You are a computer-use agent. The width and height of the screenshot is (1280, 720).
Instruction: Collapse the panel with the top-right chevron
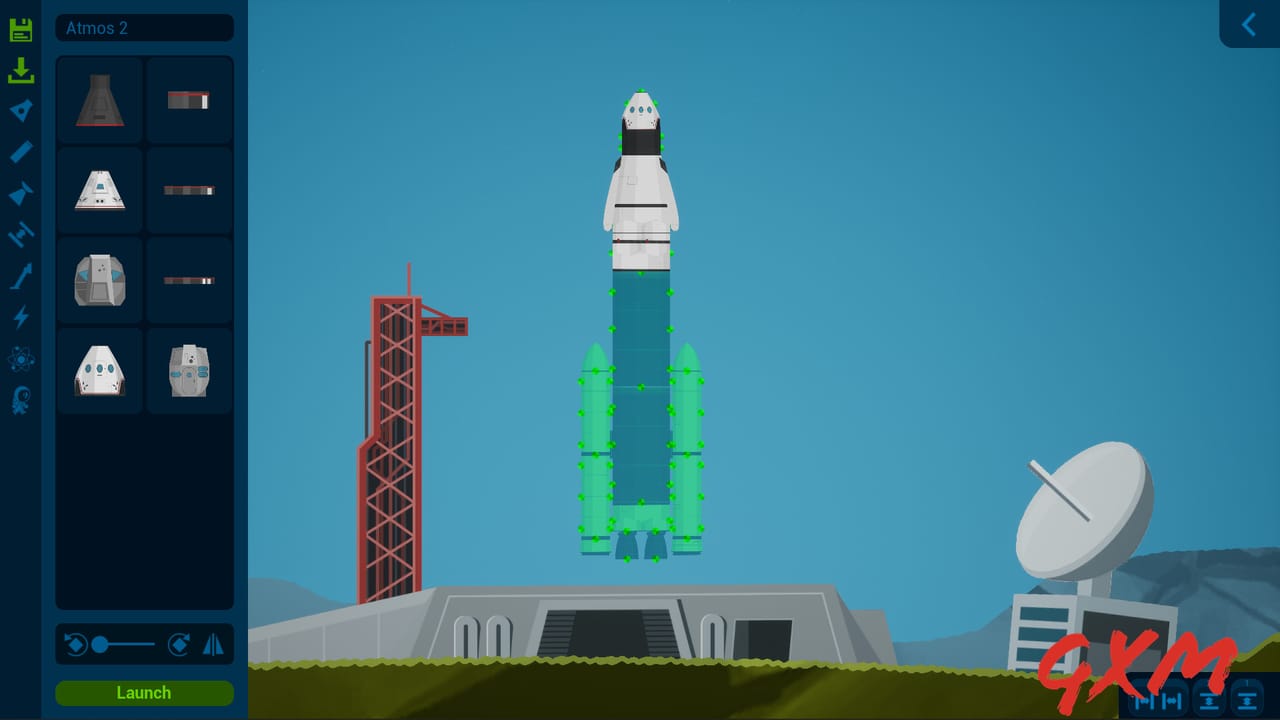pos(1248,22)
